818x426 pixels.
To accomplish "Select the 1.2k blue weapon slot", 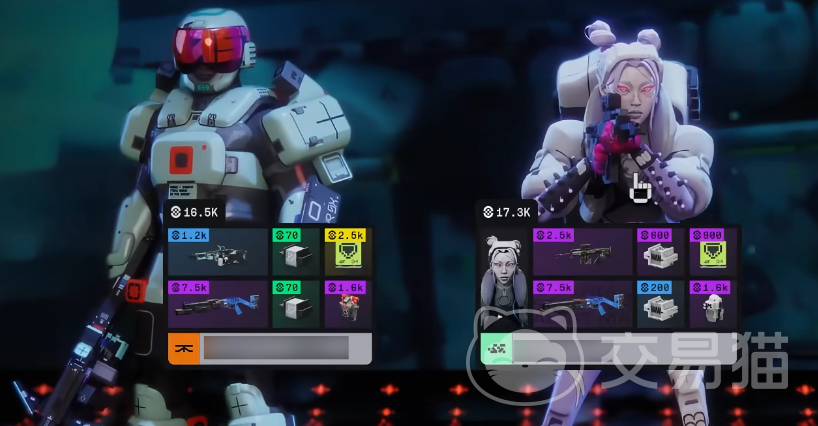I will point(218,252).
